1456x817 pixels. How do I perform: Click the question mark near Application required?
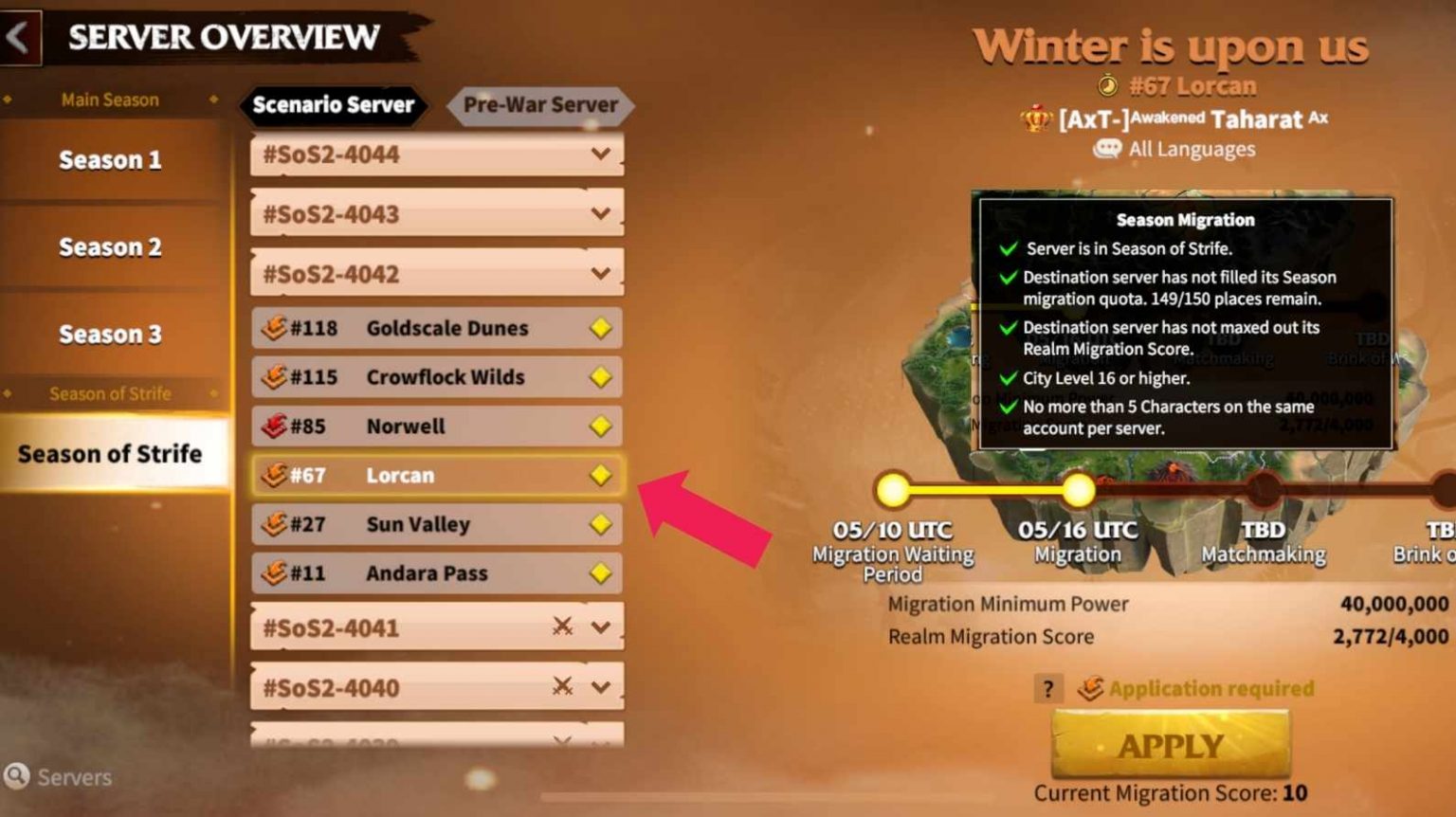tap(1047, 689)
